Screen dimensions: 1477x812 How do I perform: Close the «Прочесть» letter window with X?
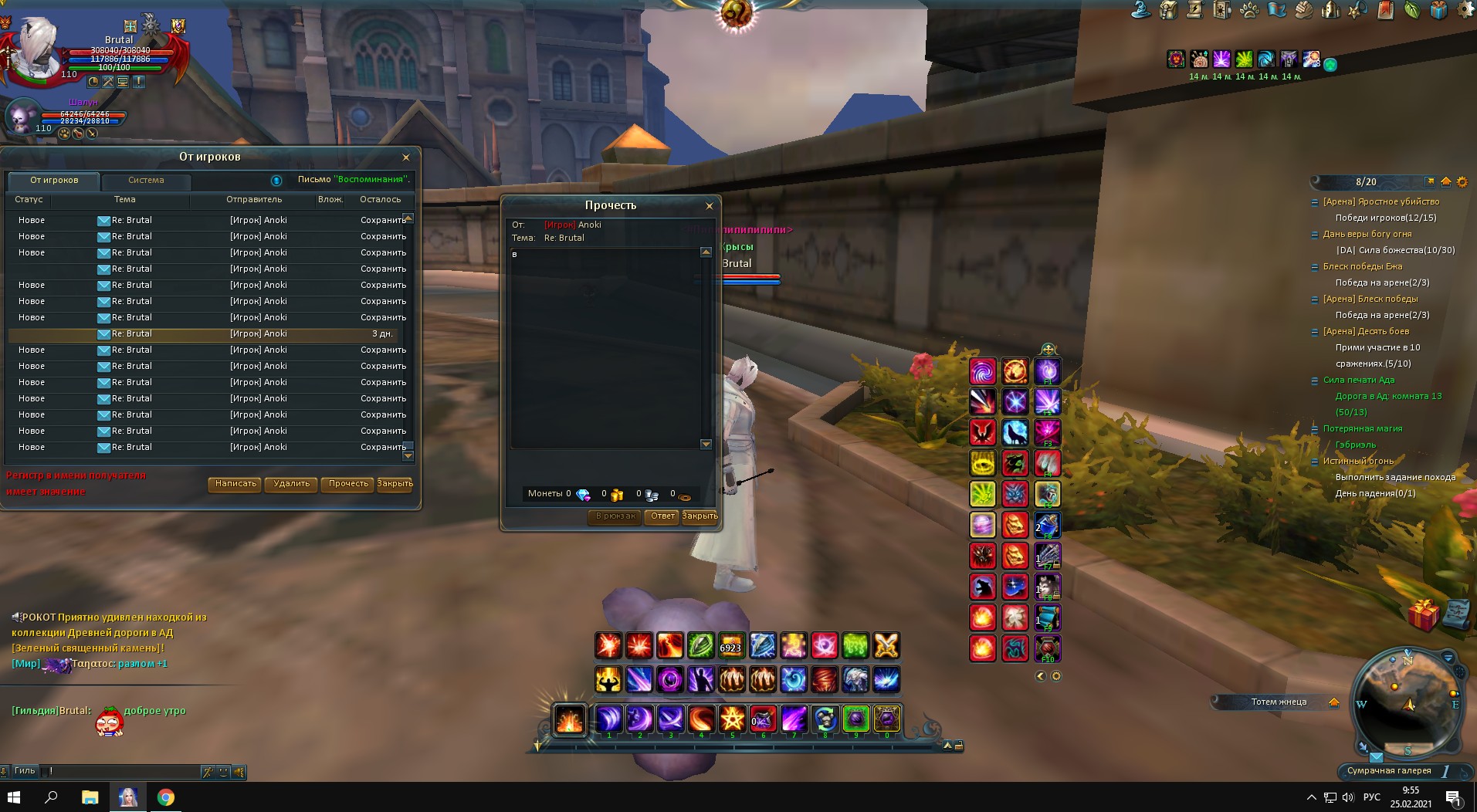click(710, 206)
